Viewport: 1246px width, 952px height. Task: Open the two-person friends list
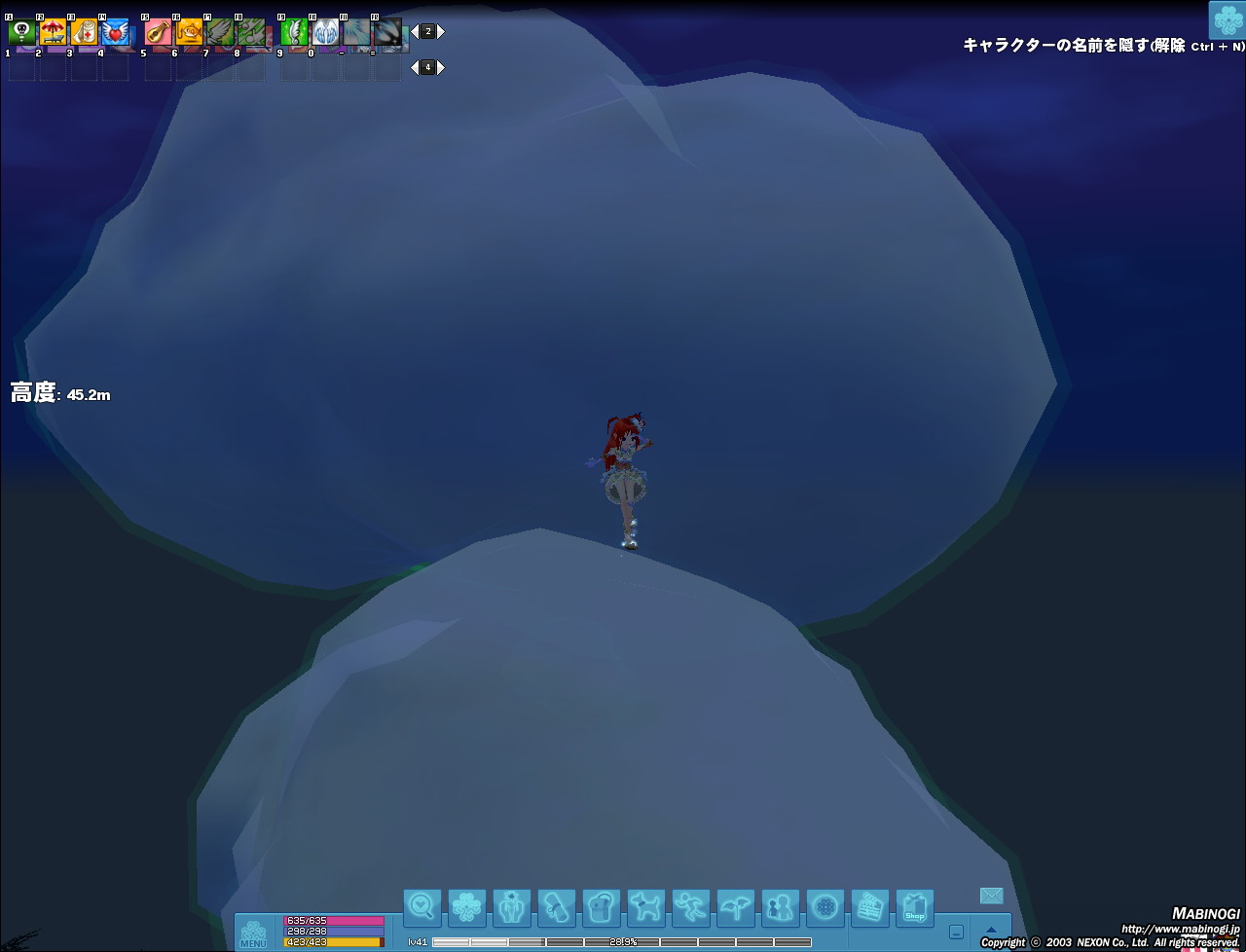click(x=780, y=907)
